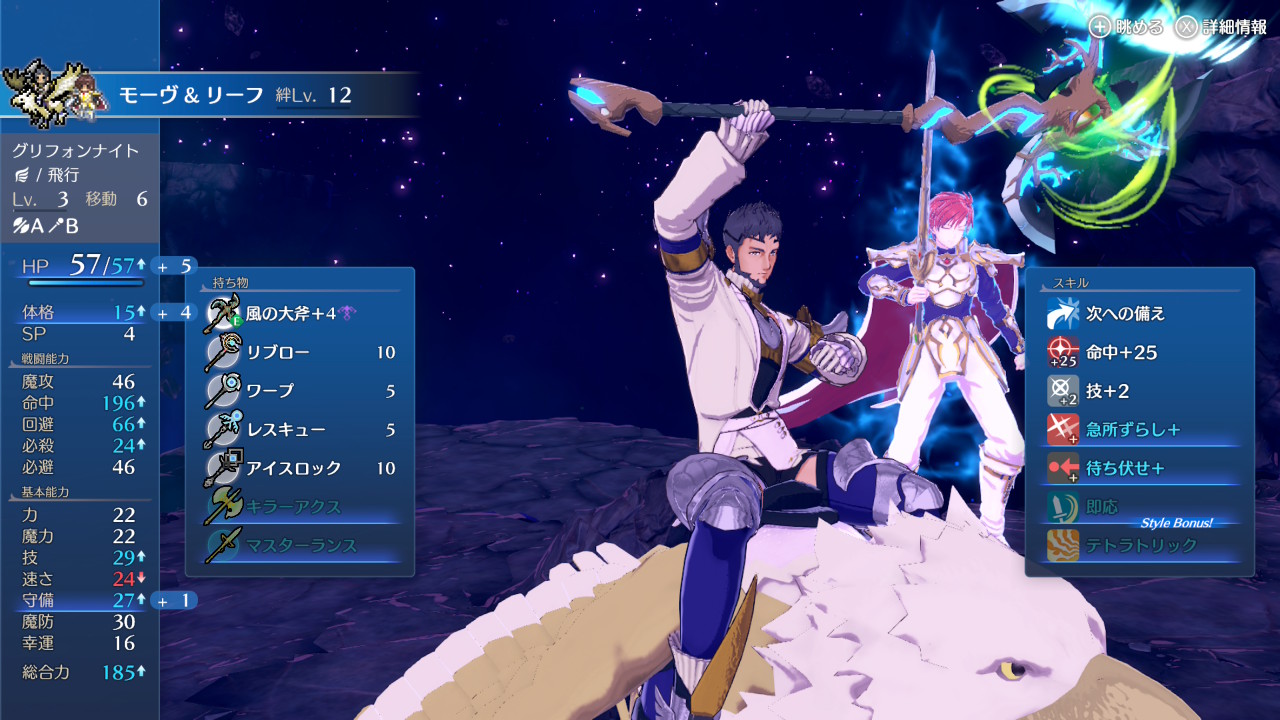Select the グリフォンナイト class label
The image size is (1280, 720).
click(76, 151)
